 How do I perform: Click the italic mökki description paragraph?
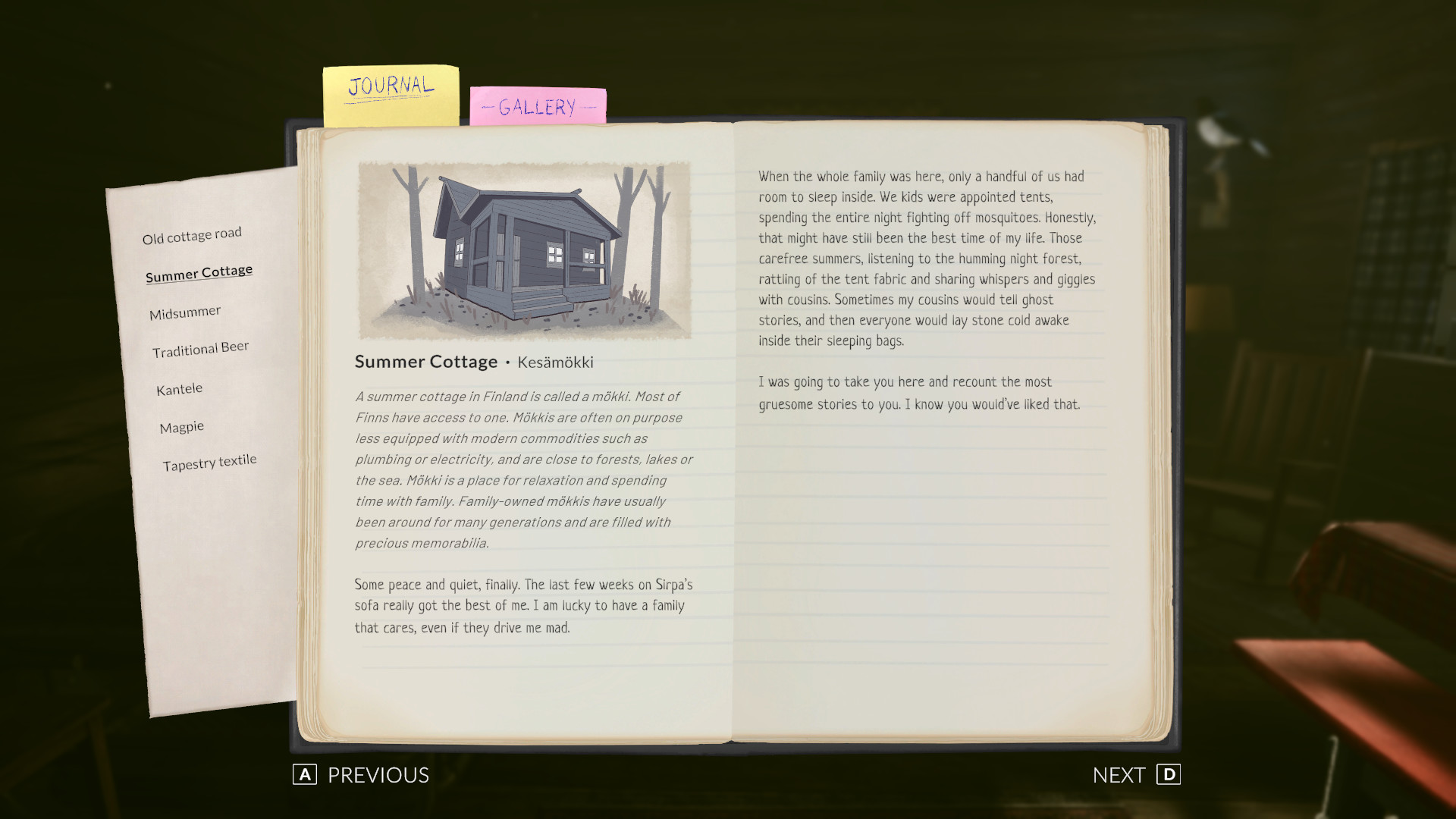tap(523, 470)
